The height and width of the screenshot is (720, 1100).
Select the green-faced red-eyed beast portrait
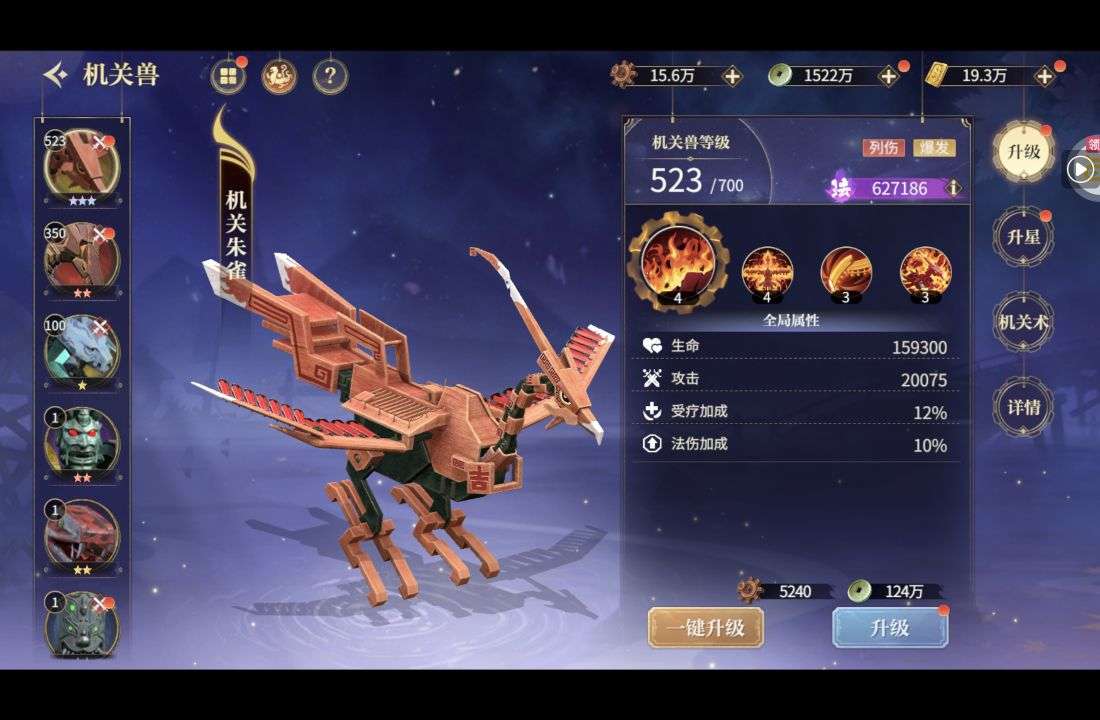(81, 440)
